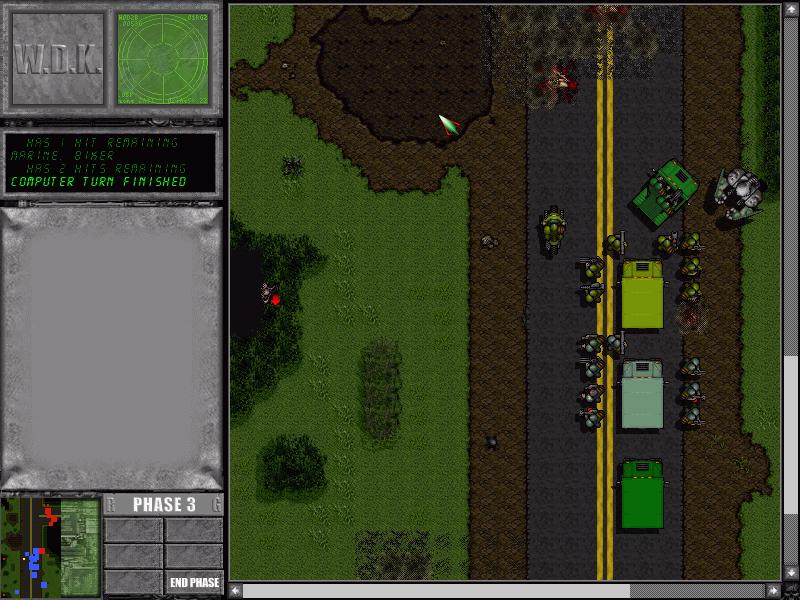Click the left arrow of horizontal scrollbar
The width and height of the screenshot is (800, 600).
tap(236, 591)
